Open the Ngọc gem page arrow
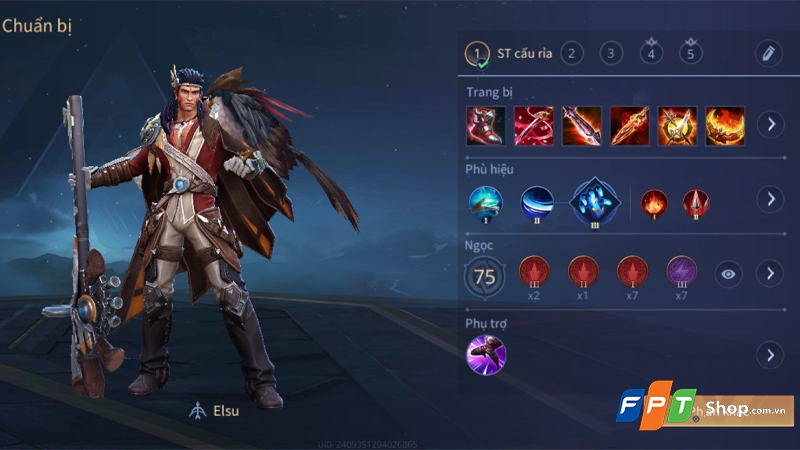Screen dimensions: 800x450 (769, 273)
